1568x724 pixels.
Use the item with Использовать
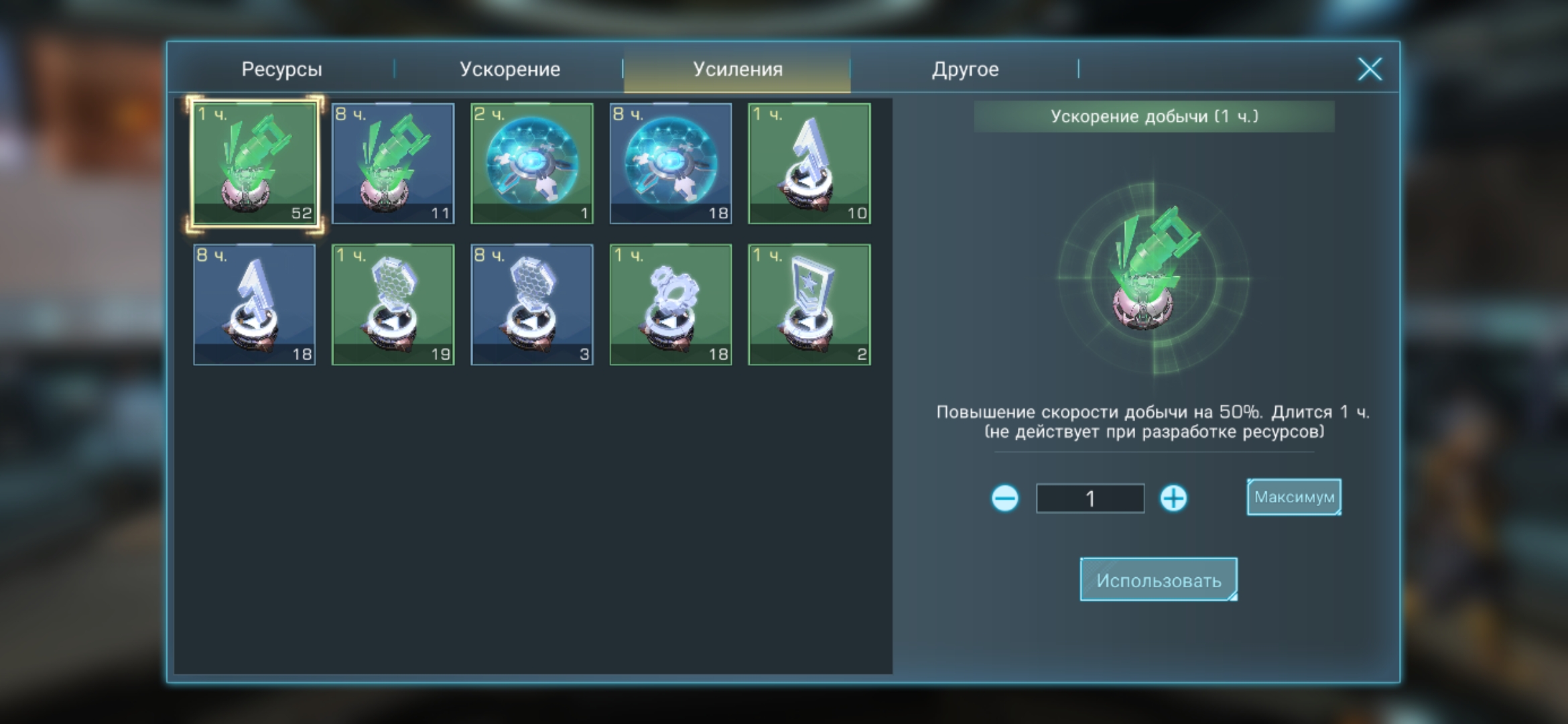(1159, 580)
